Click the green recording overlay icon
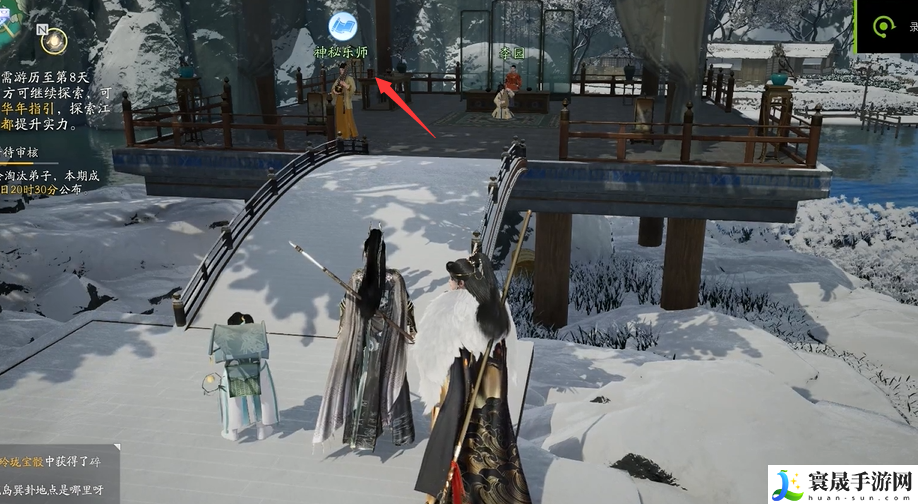 883,27
